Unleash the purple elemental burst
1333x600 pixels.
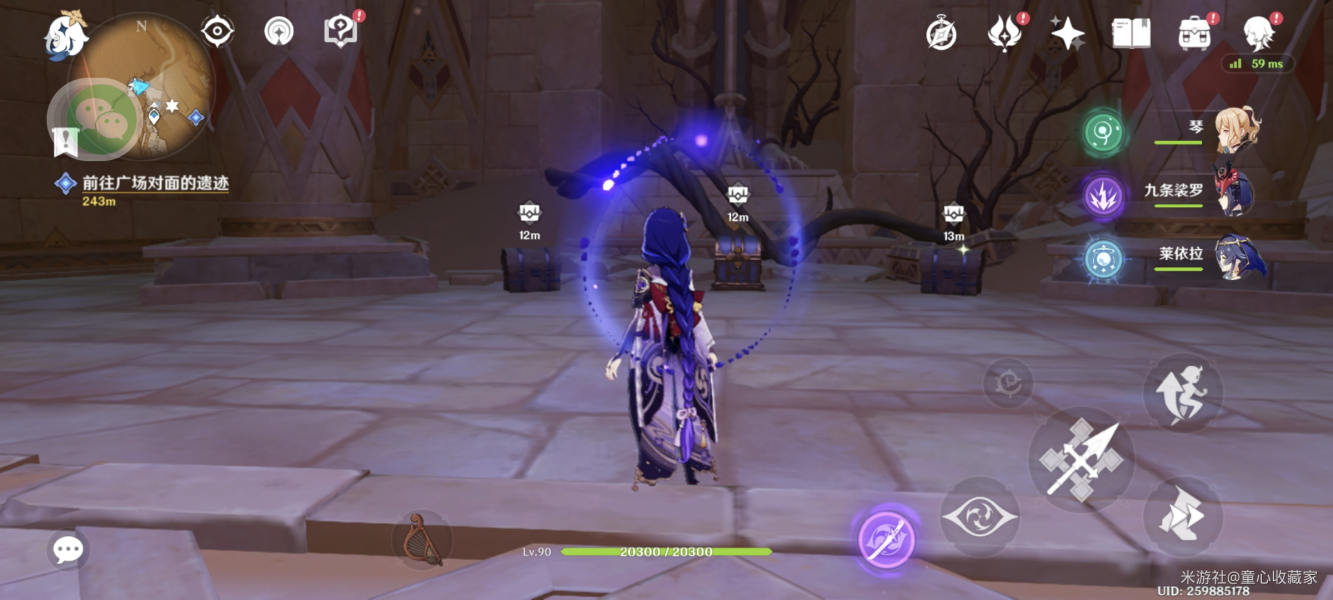pyautogui.click(x=887, y=539)
